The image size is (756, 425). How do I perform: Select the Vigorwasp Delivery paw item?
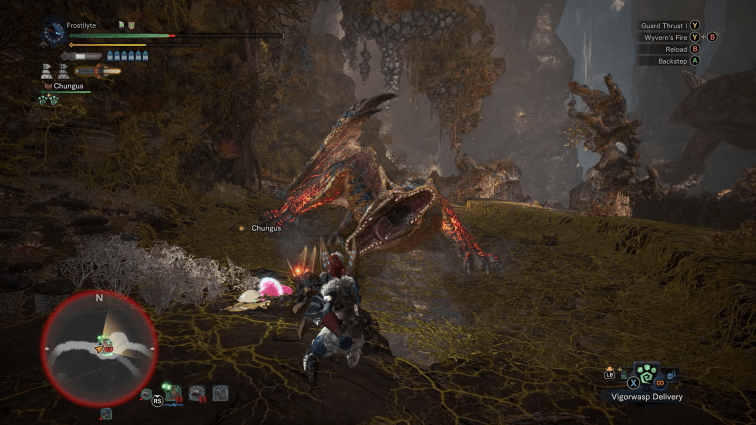[647, 377]
